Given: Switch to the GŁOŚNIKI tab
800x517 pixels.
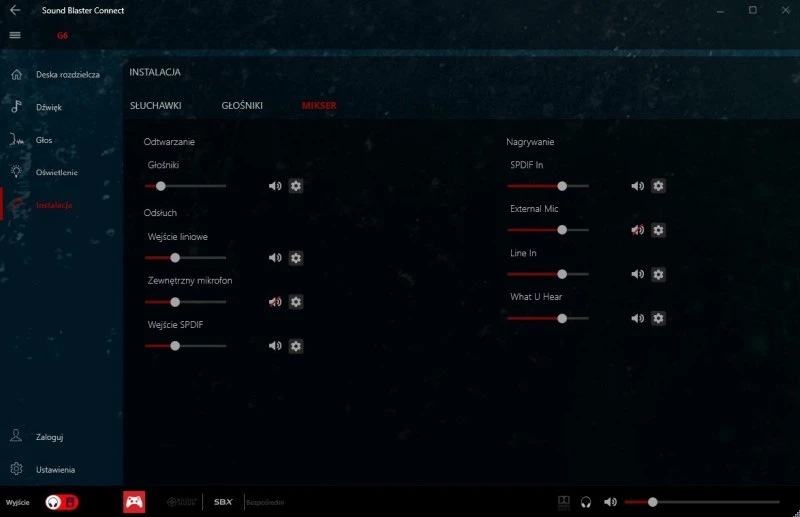Looking at the screenshot, I should (242, 105).
